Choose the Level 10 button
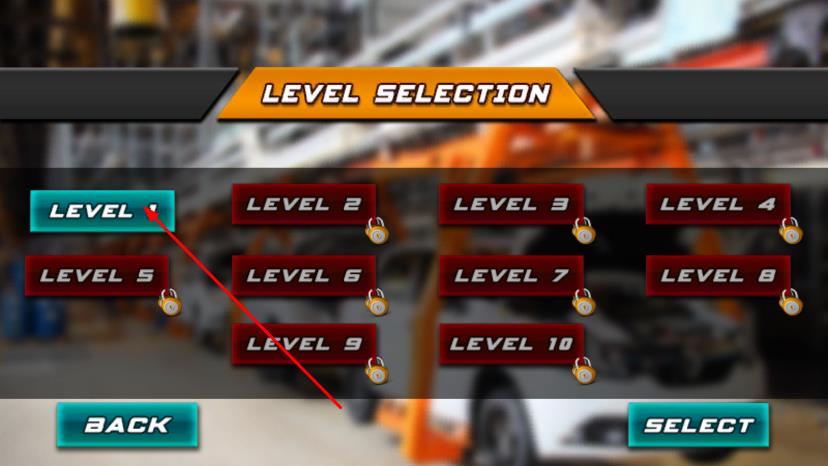This screenshot has width=828, height=466. coord(511,344)
